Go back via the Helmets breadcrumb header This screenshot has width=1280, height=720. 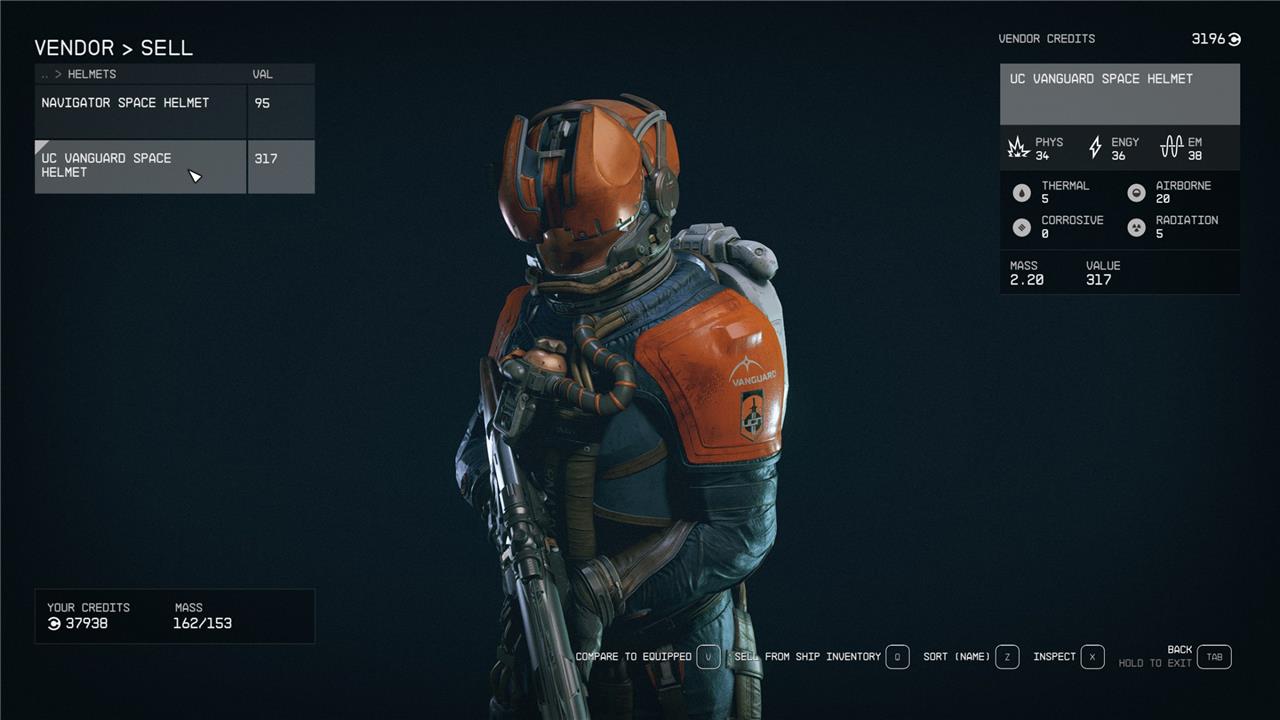(x=90, y=74)
